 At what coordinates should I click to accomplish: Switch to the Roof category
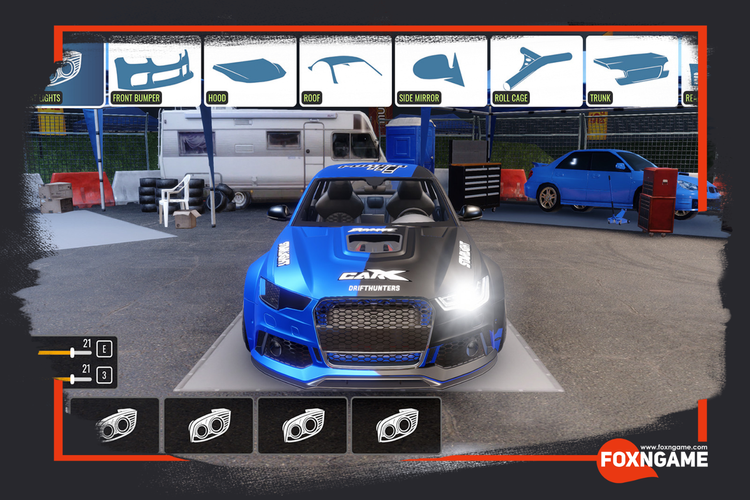point(345,72)
